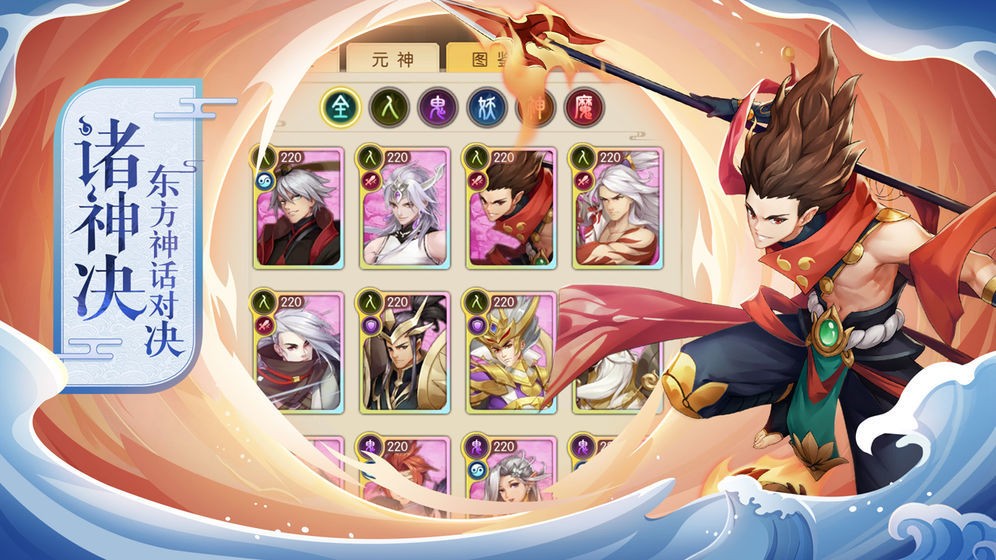Select the silver-haired hero card with red scarf
996x560 pixels.
pyautogui.click(x=298, y=352)
